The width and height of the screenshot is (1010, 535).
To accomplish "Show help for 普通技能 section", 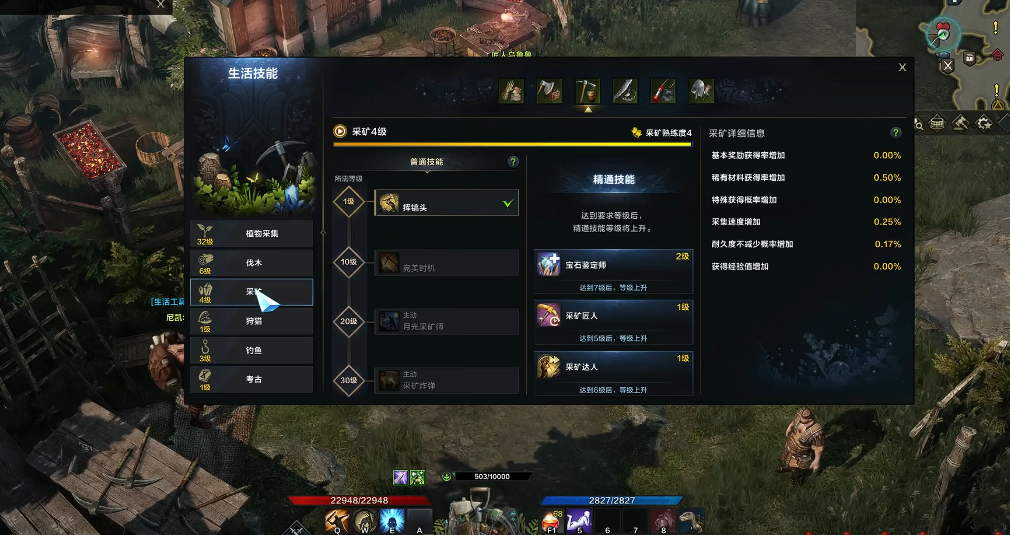I will 513,161.
